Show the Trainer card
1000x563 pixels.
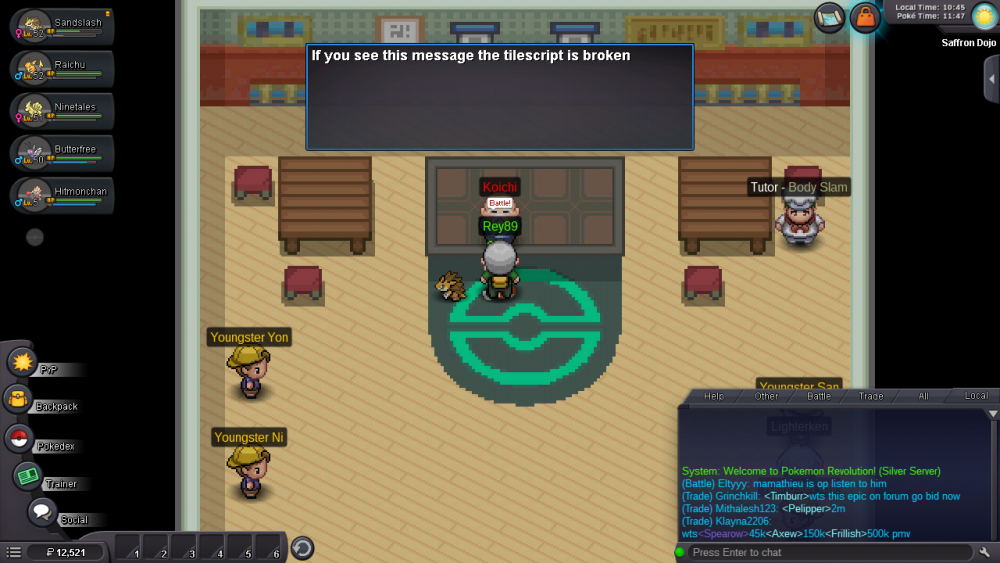[x=28, y=477]
